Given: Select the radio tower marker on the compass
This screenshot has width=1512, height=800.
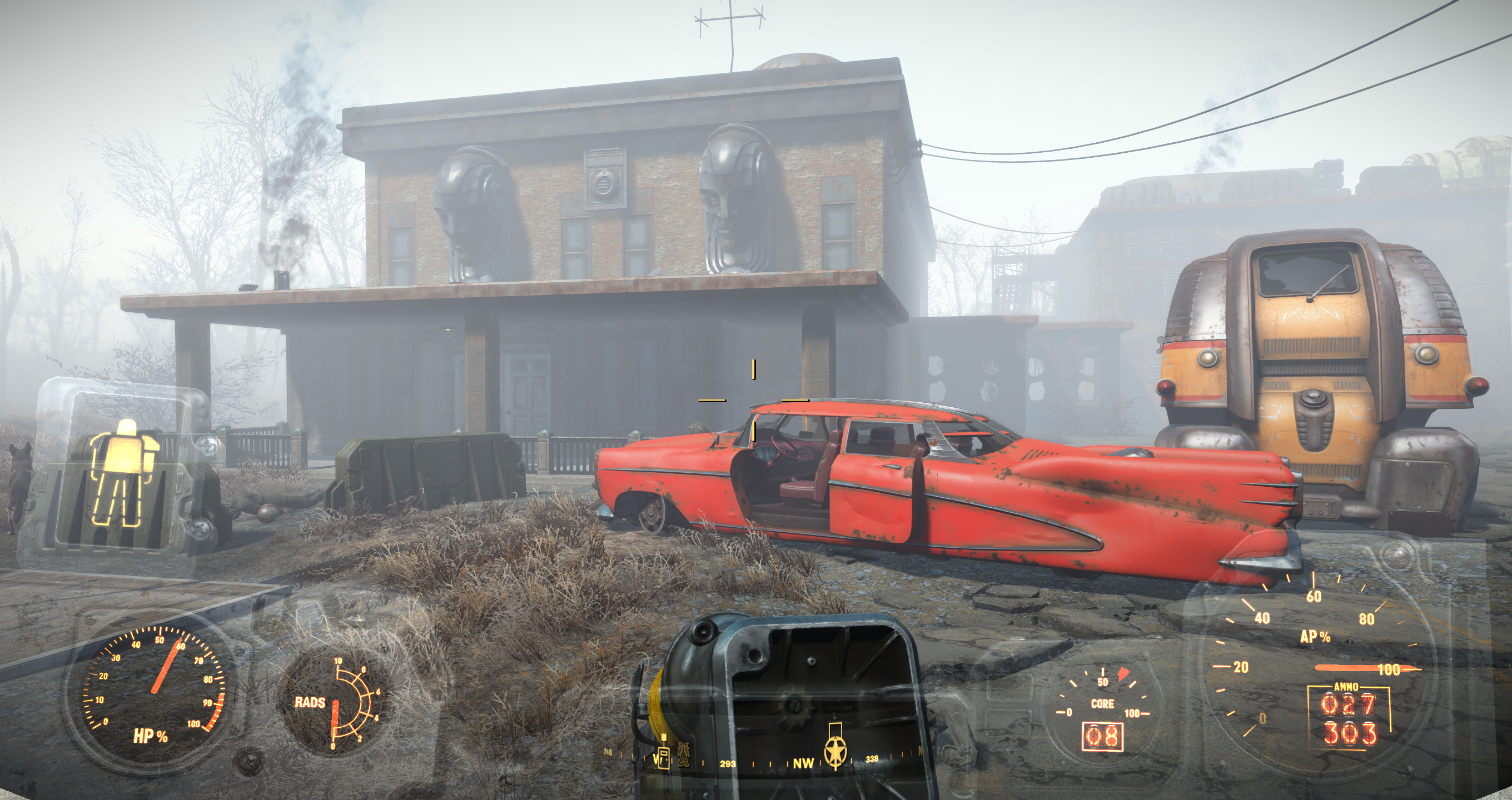Looking at the screenshot, I should 683,754.
